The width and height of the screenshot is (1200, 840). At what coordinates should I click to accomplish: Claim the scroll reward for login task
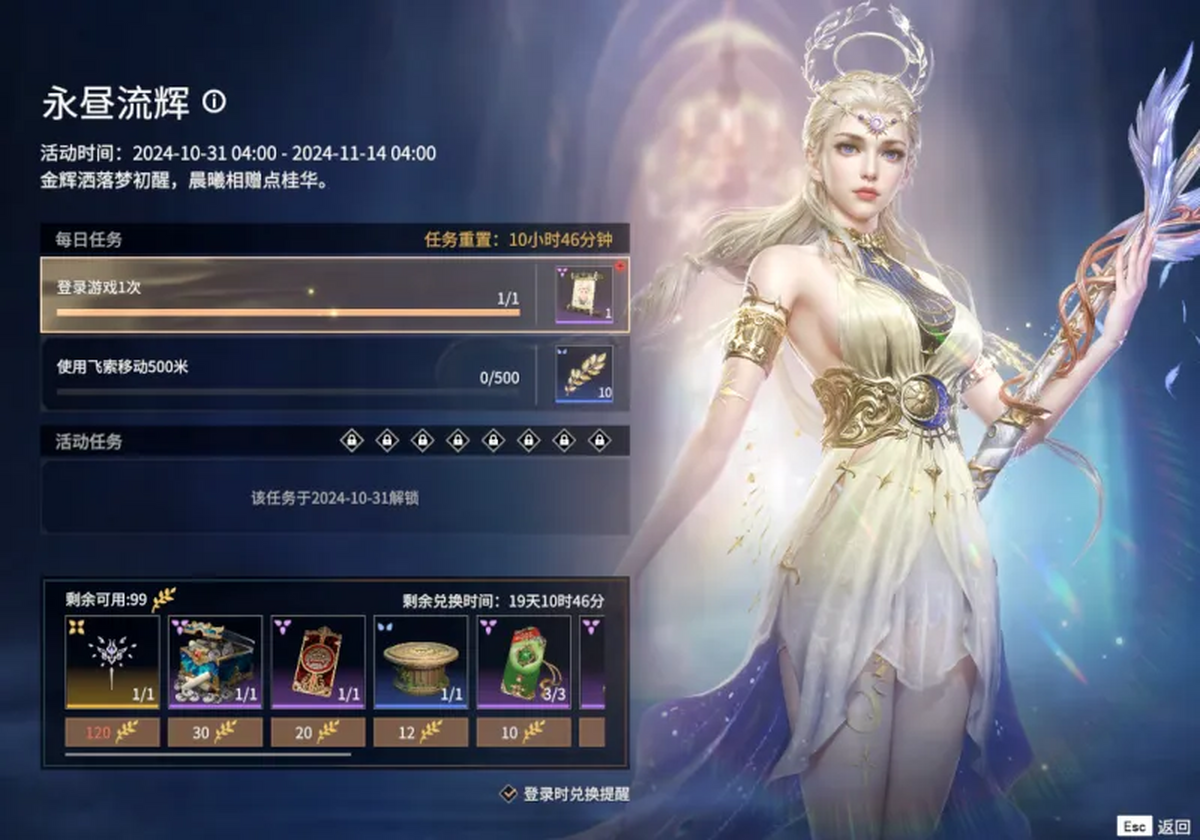584,295
